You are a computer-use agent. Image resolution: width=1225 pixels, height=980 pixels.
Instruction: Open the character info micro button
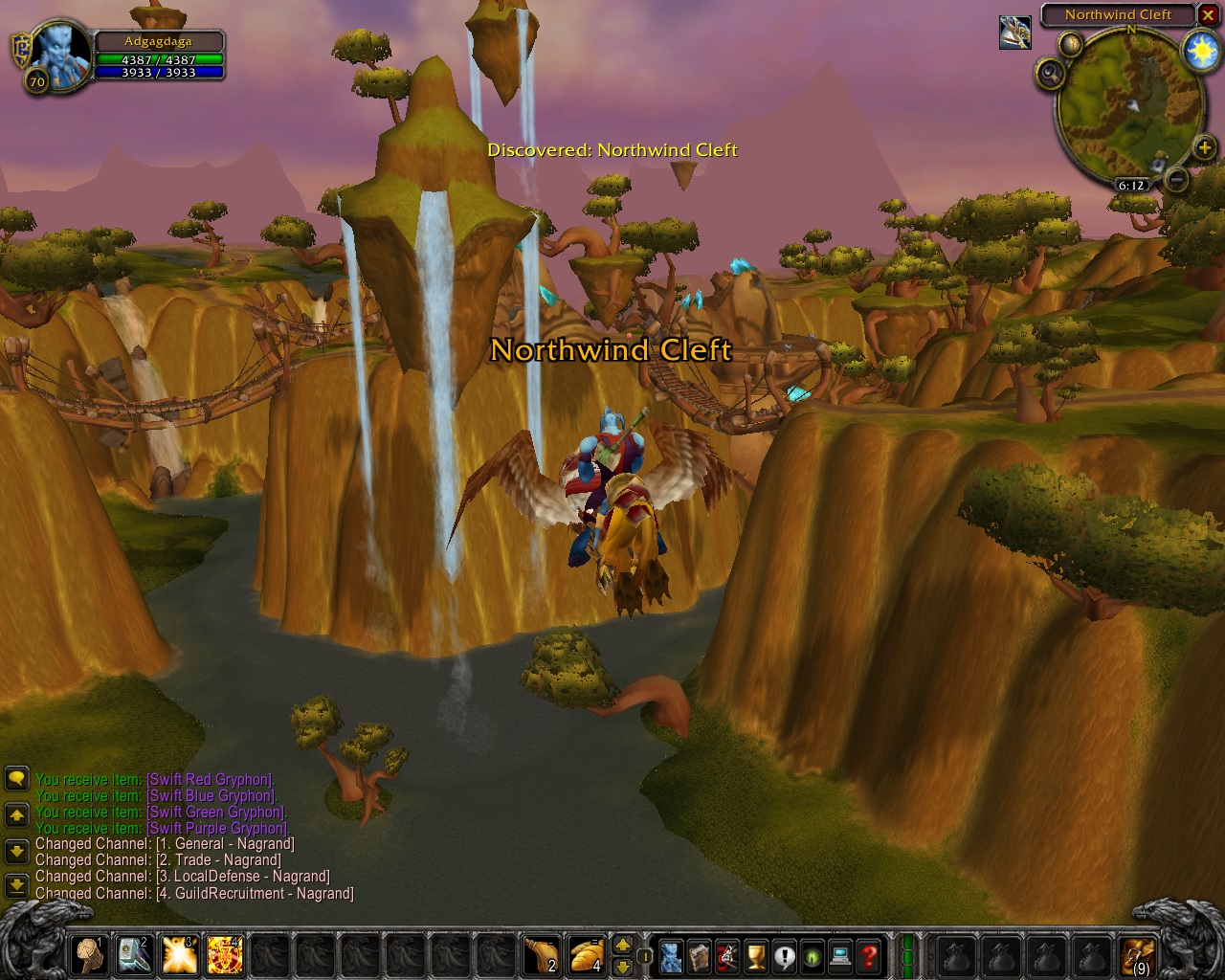[x=672, y=955]
